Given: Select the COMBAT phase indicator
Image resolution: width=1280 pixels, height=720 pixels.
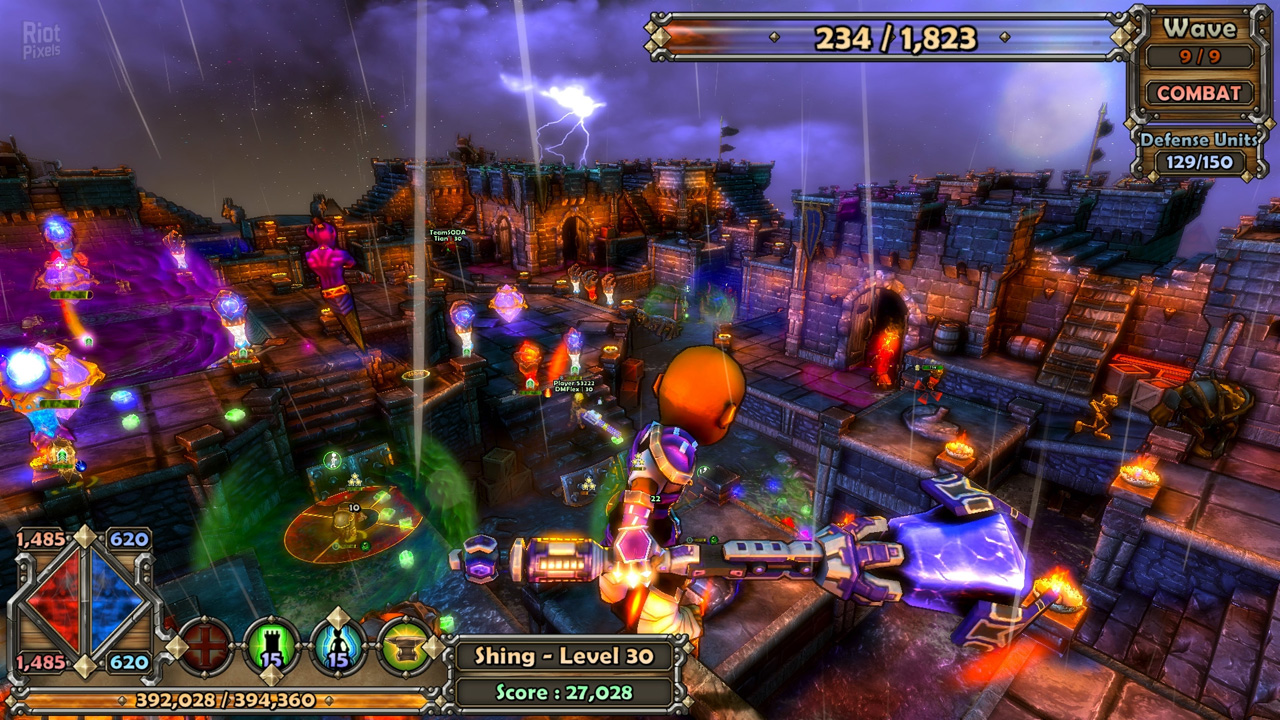Looking at the screenshot, I should tap(1199, 93).
